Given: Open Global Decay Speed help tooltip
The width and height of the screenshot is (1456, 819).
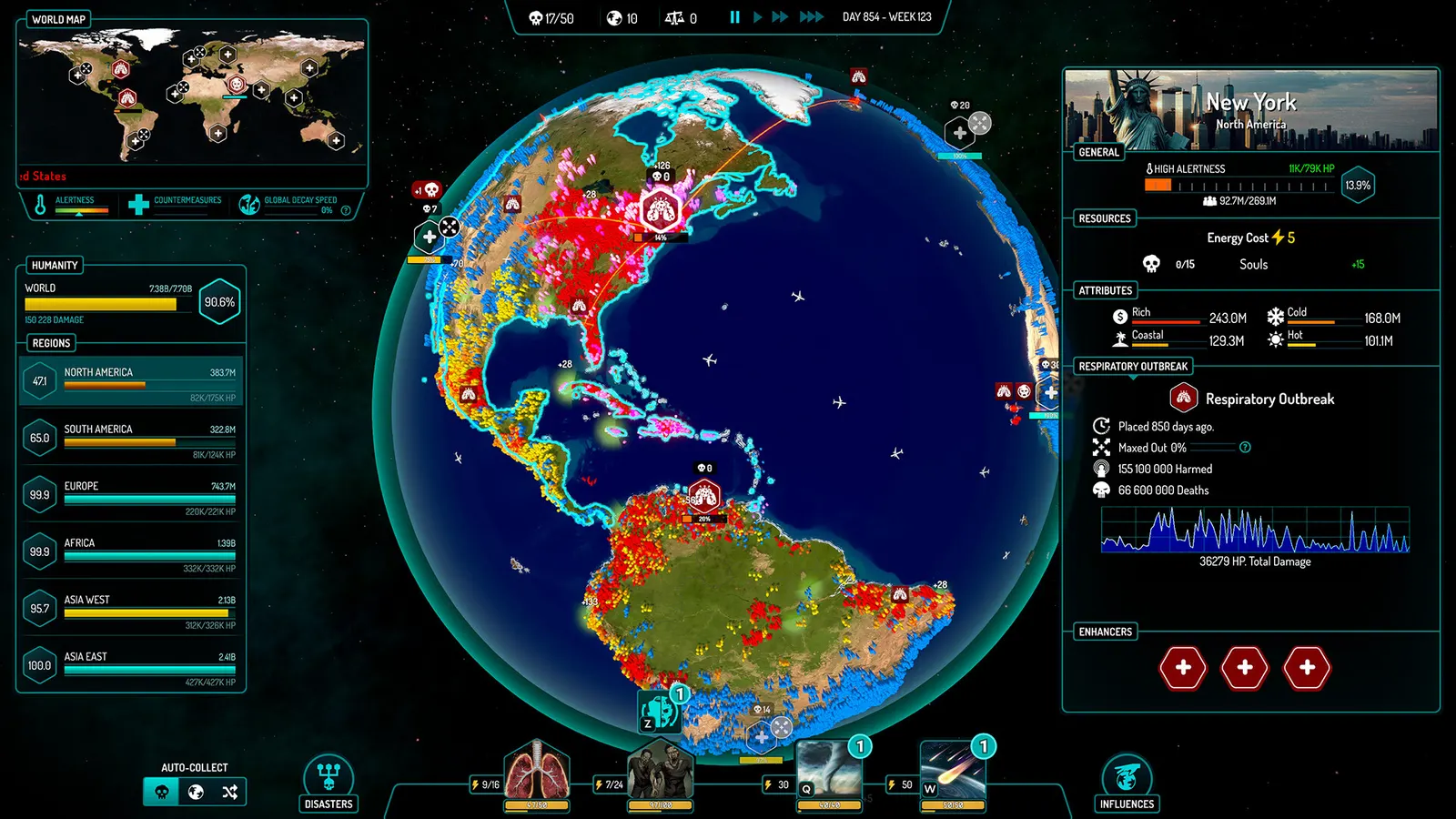Looking at the screenshot, I should [x=345, y=209].
